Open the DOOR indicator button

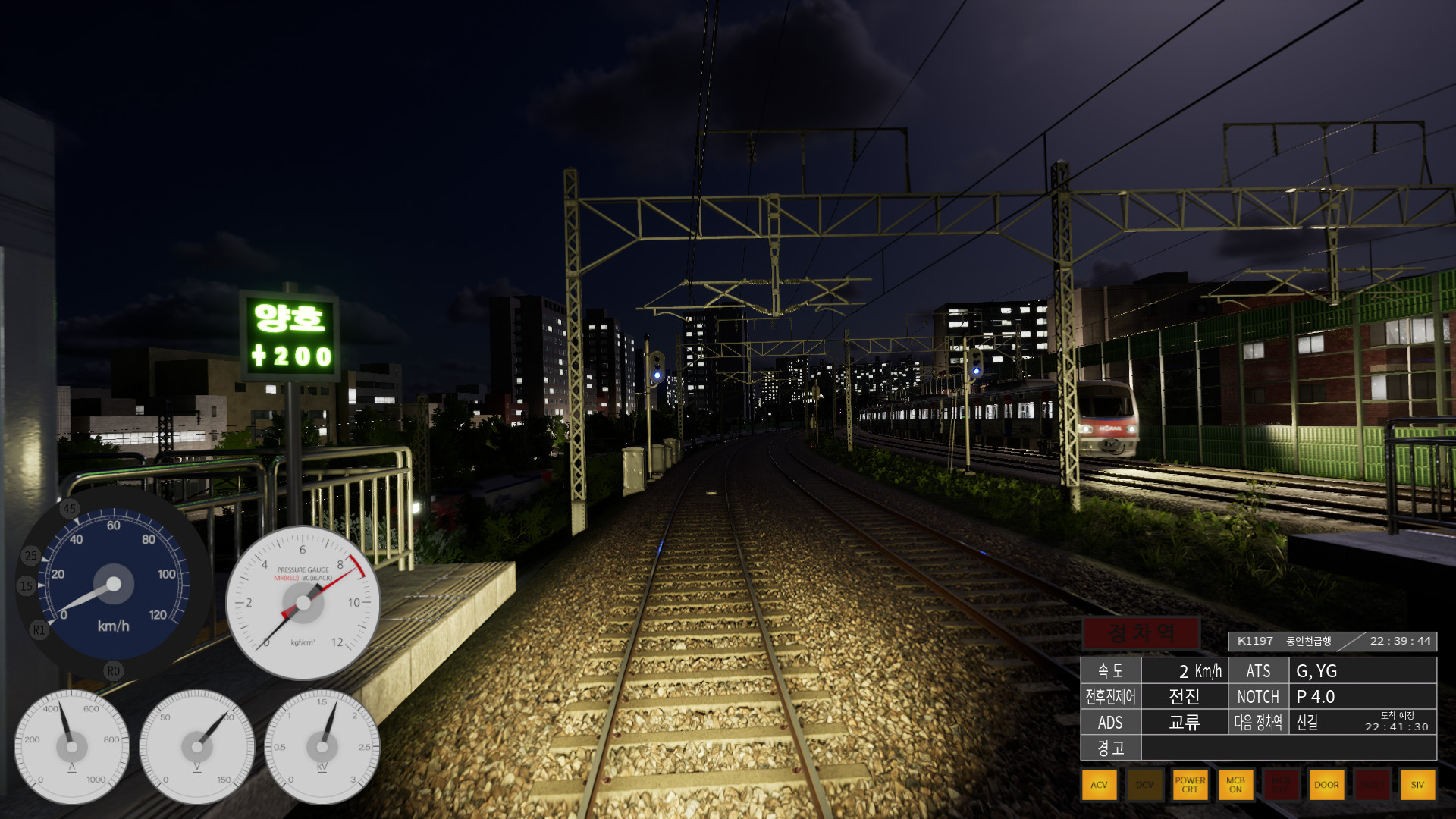click(1326, 785)
